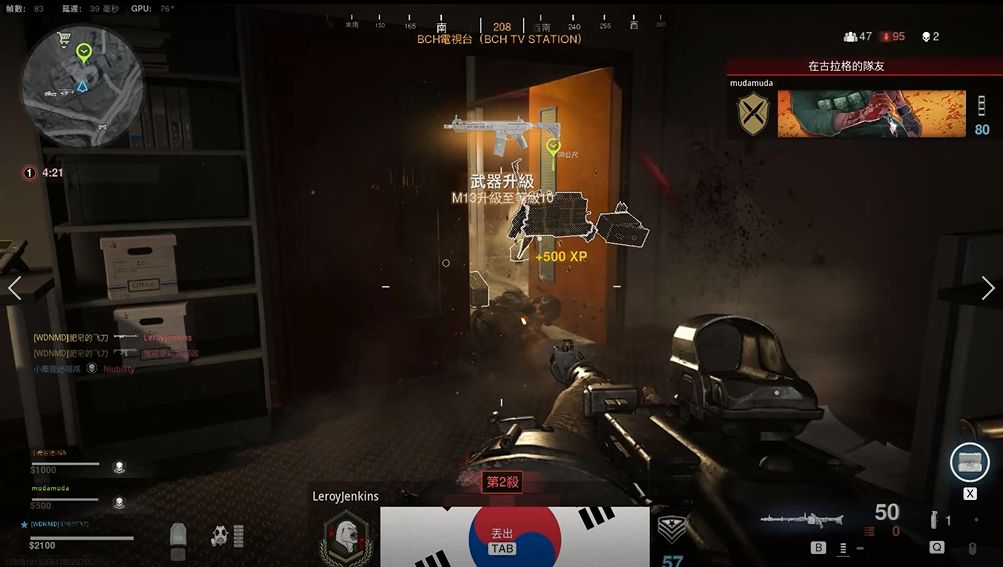Advance to next image with right arrow
Screen dimensions: 1003x567
[988, 288]
